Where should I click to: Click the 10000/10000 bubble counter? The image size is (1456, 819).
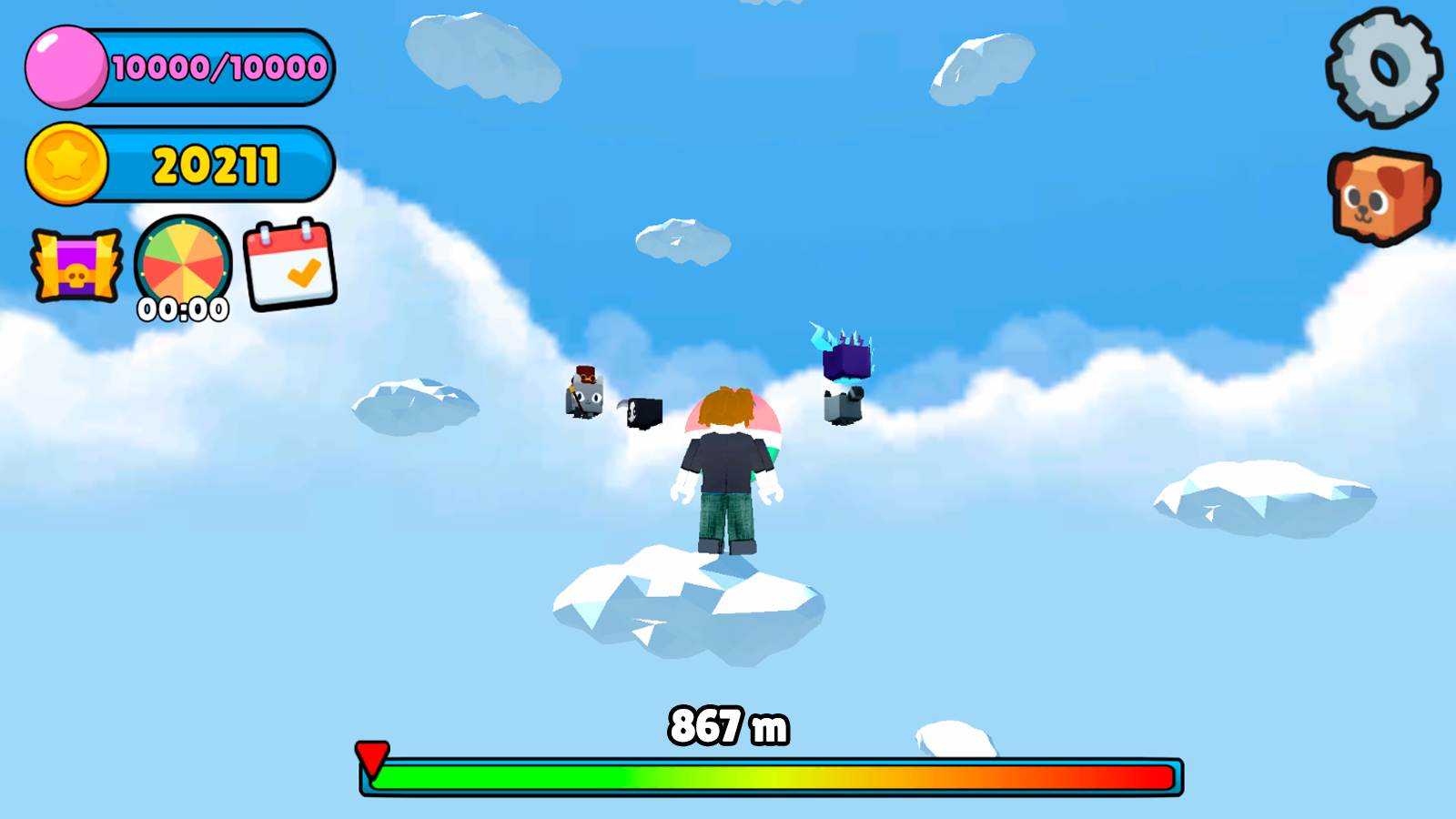click(x=218, y=66)
